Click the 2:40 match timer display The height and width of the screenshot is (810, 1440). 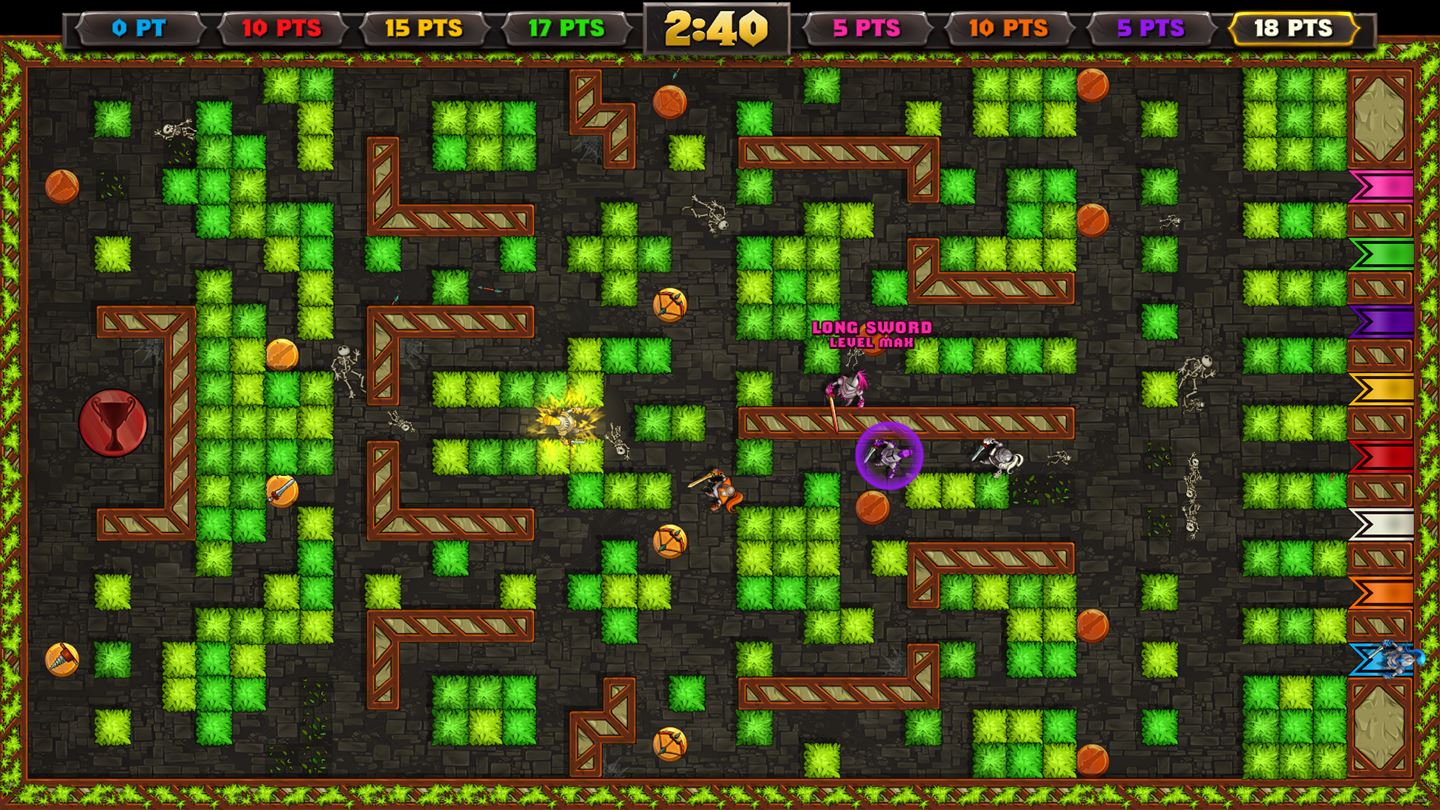point(718,27)
